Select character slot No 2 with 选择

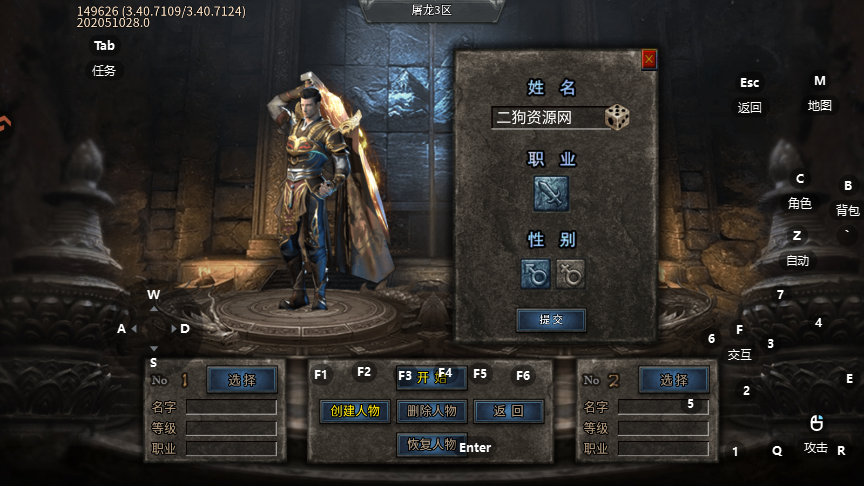coord(674,380)
